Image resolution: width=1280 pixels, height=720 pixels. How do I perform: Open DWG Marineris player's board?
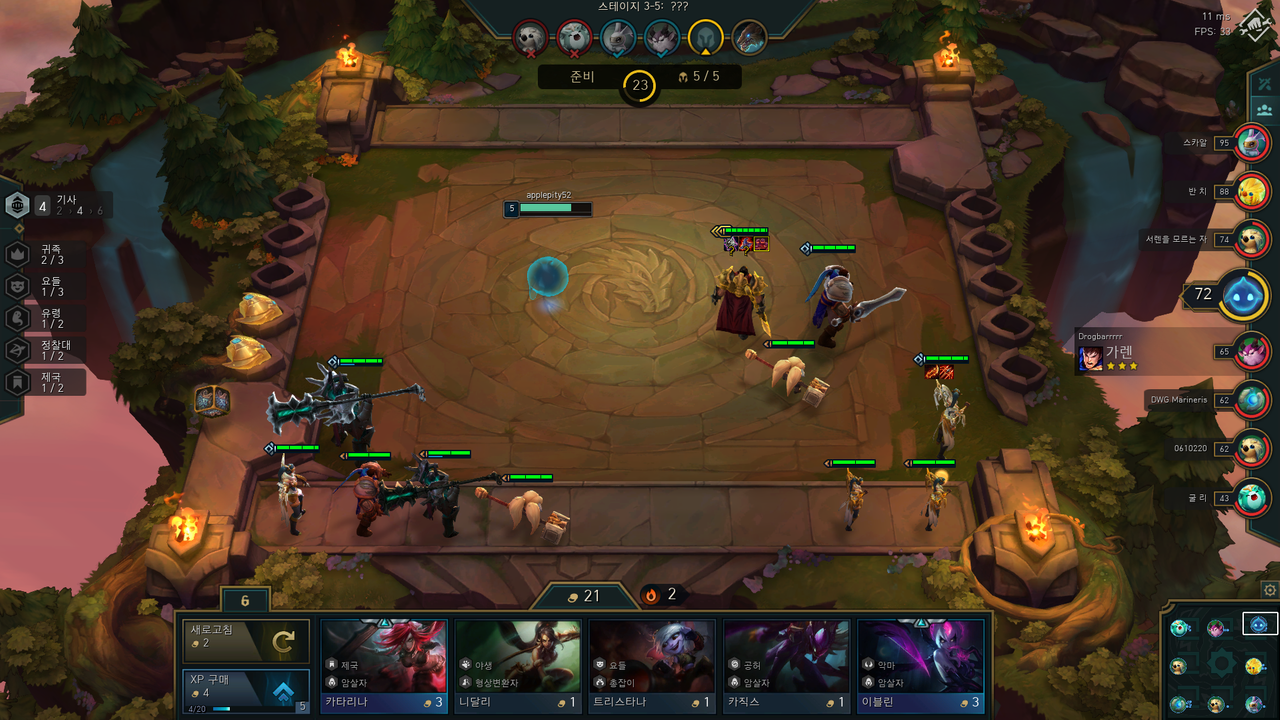tap(1251, 400)
